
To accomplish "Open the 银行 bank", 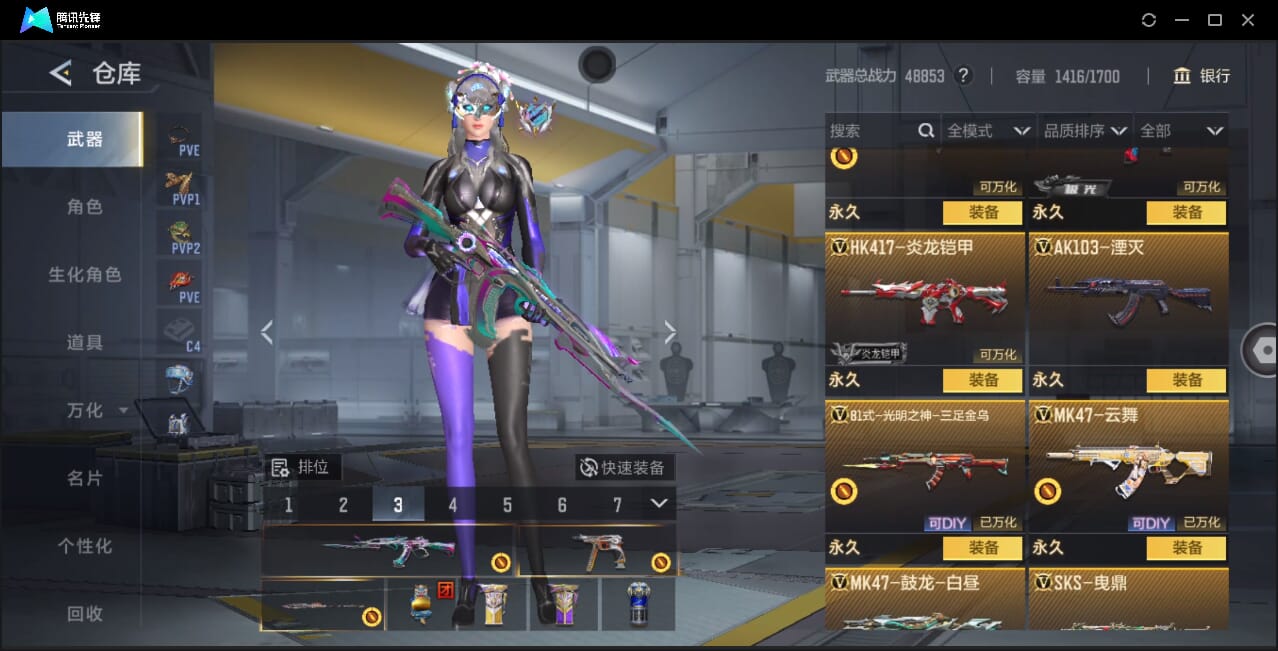I will click(1202, 76).
